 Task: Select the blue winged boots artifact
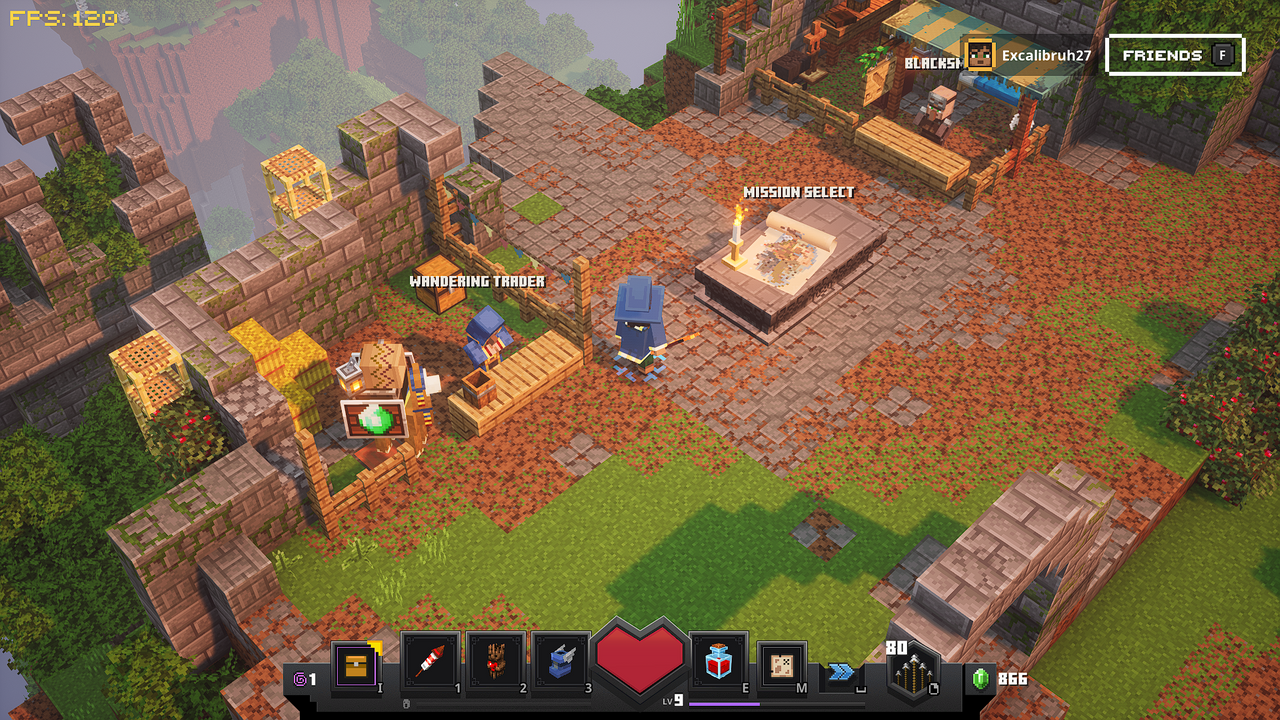[560, 661]
